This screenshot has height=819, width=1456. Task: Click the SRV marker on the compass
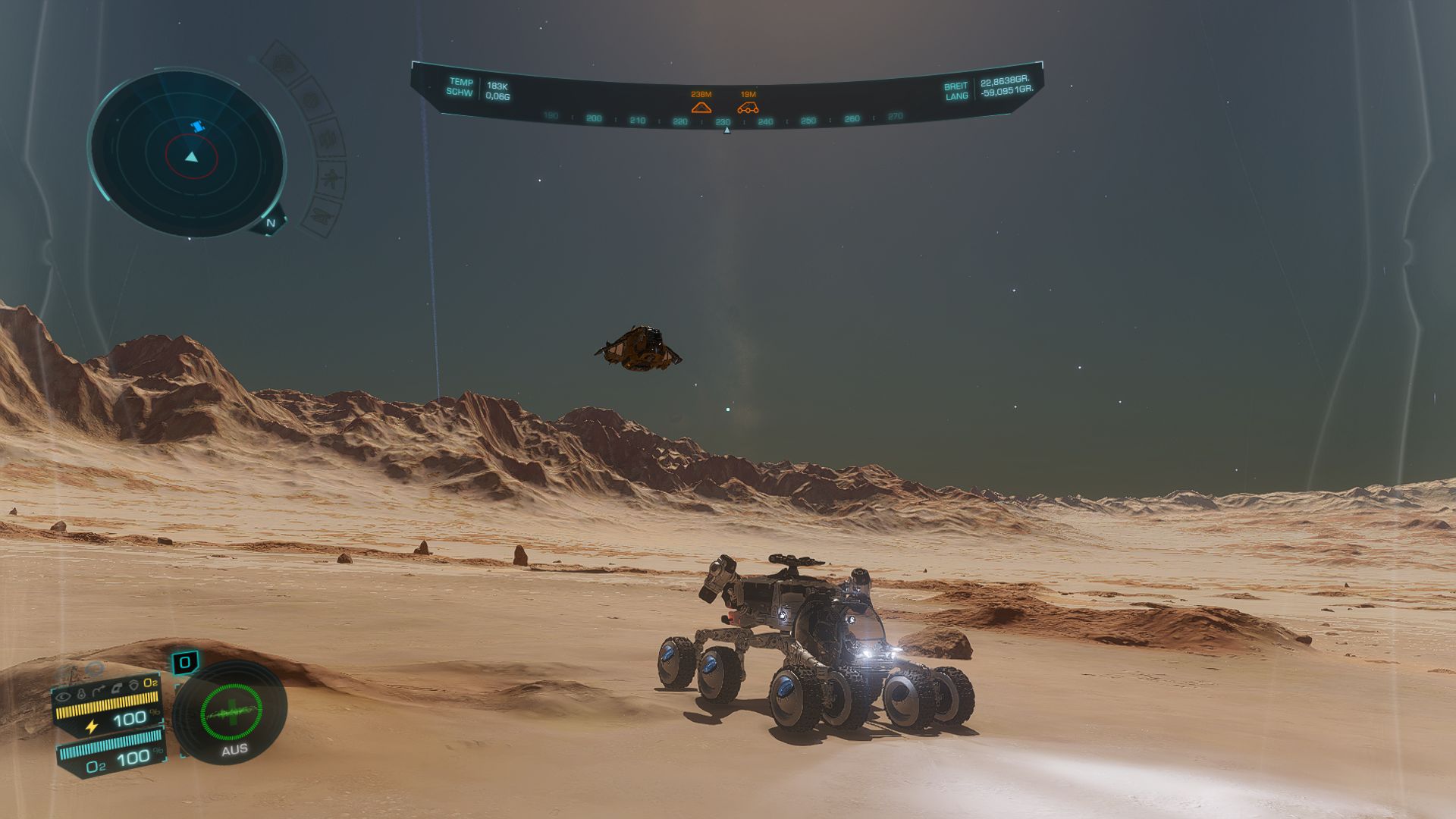(748, 107)
